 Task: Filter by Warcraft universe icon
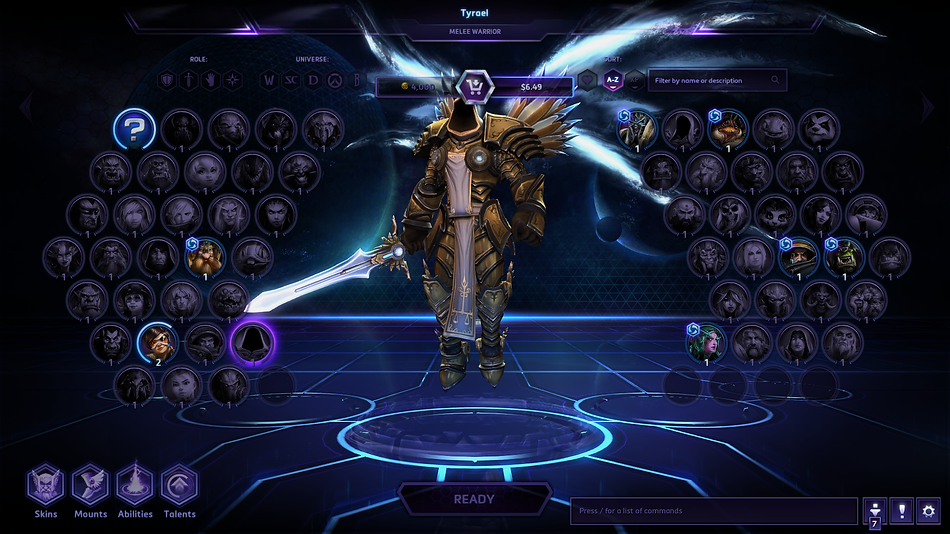pyautogui.click(x=268, y=80)
